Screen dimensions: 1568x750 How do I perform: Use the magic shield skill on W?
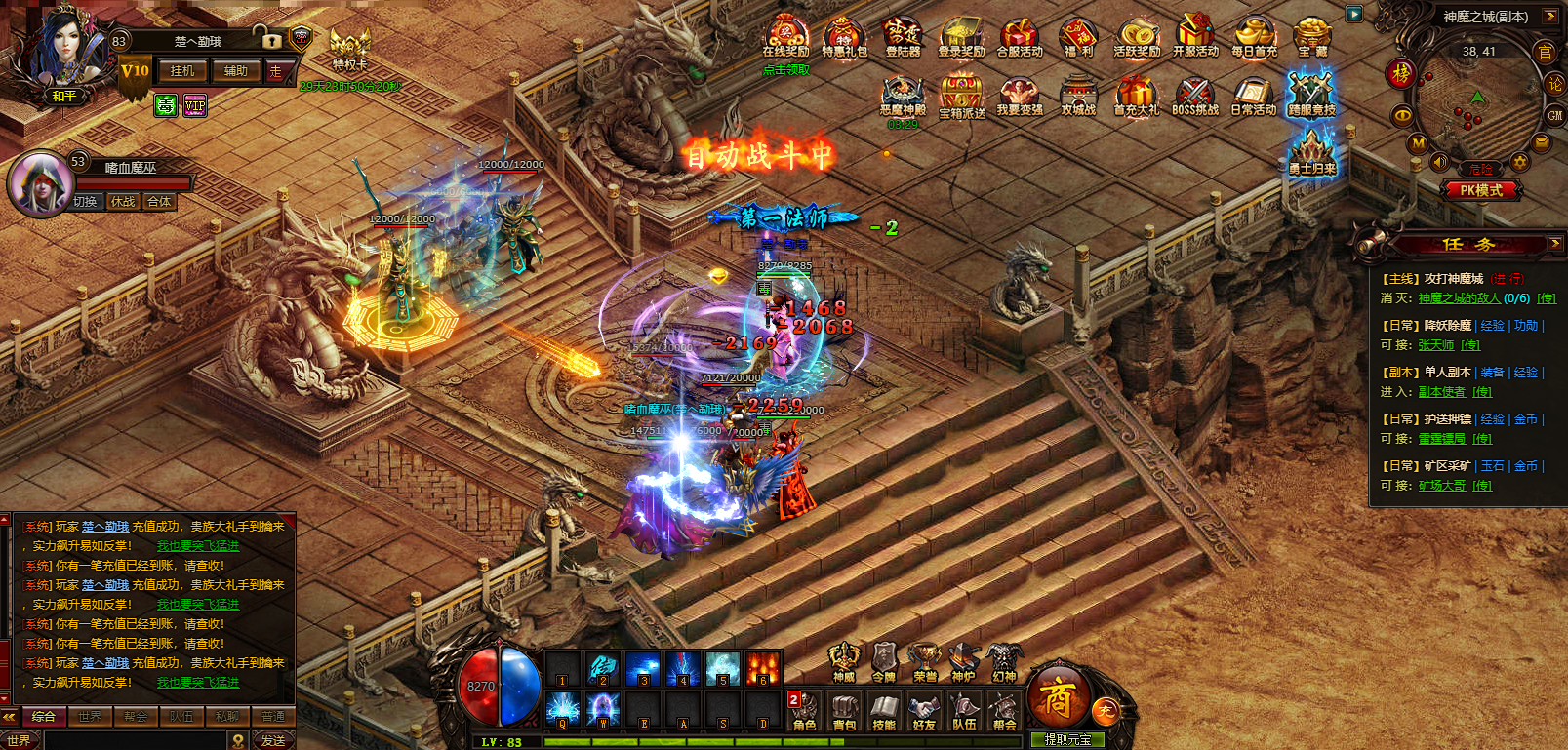602,709
